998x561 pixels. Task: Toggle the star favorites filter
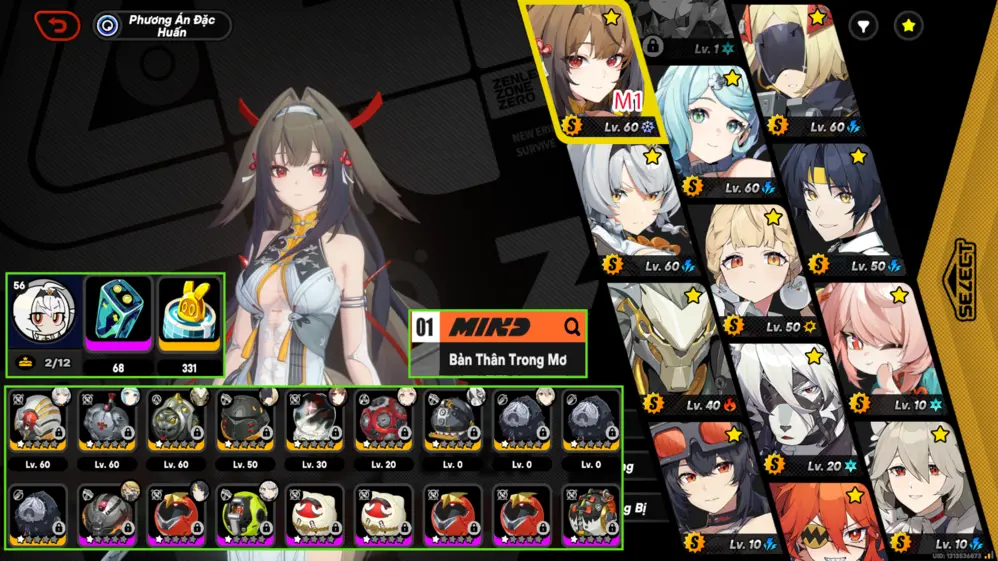(x=908, y=26)
